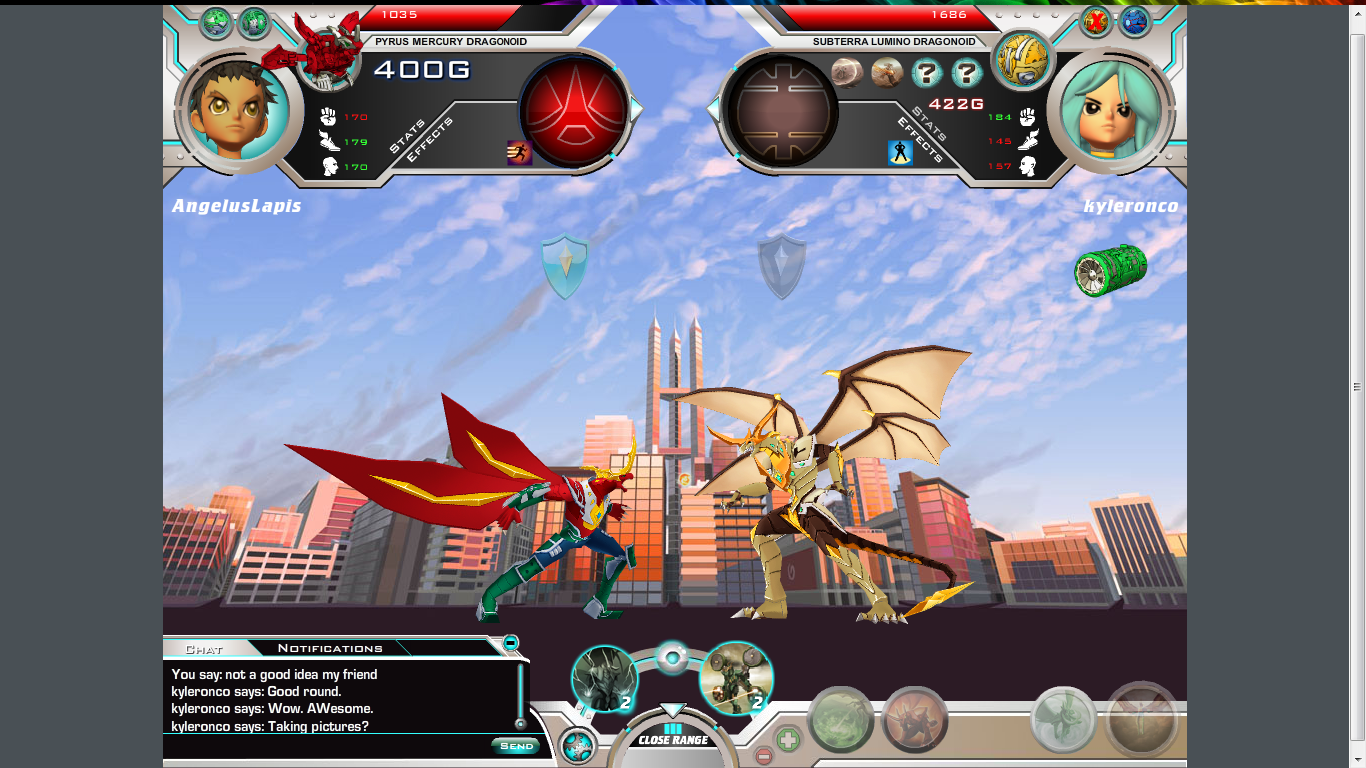Open the Chat tab
This screenshot has height=768, width=1366.
[204, 649]
